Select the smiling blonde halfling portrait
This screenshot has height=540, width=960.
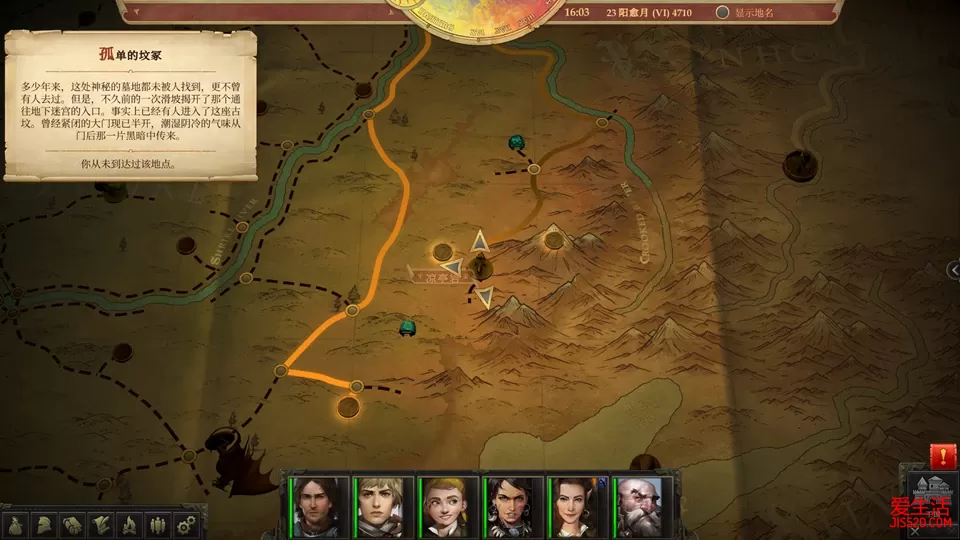(x=448, y=505)
